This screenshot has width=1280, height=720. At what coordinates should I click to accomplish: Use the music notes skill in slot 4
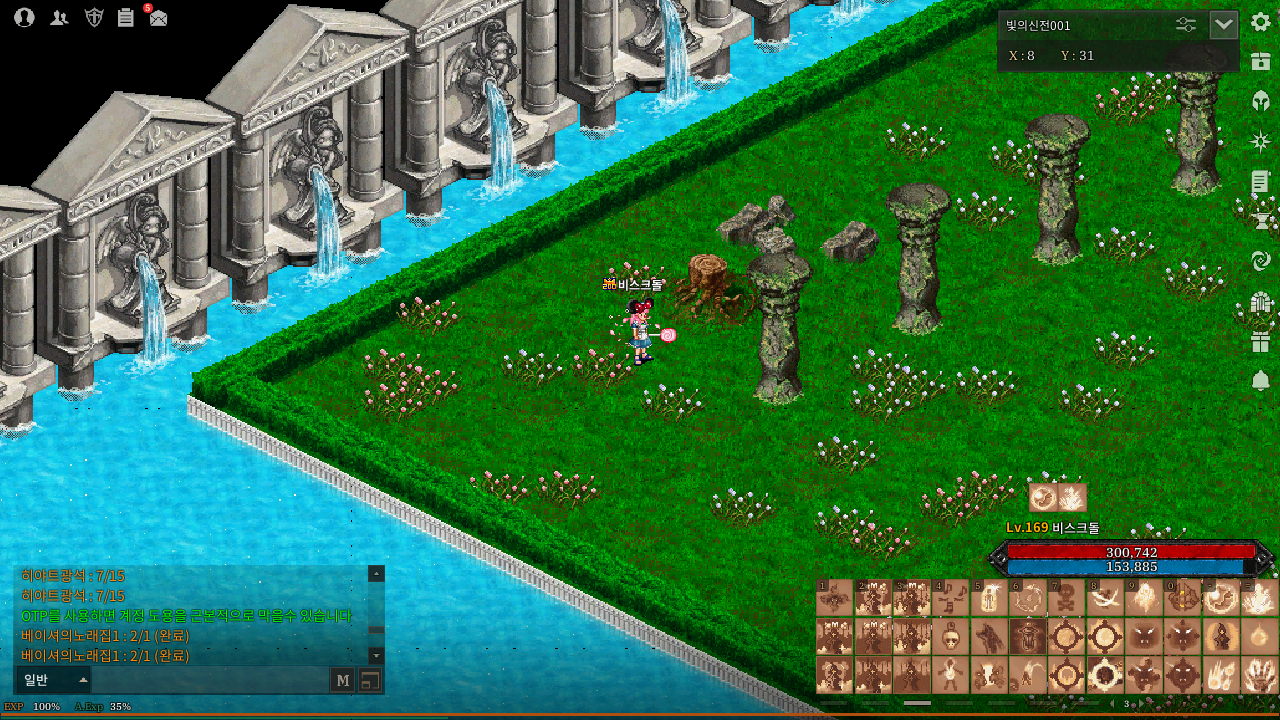tap(951, 598)
